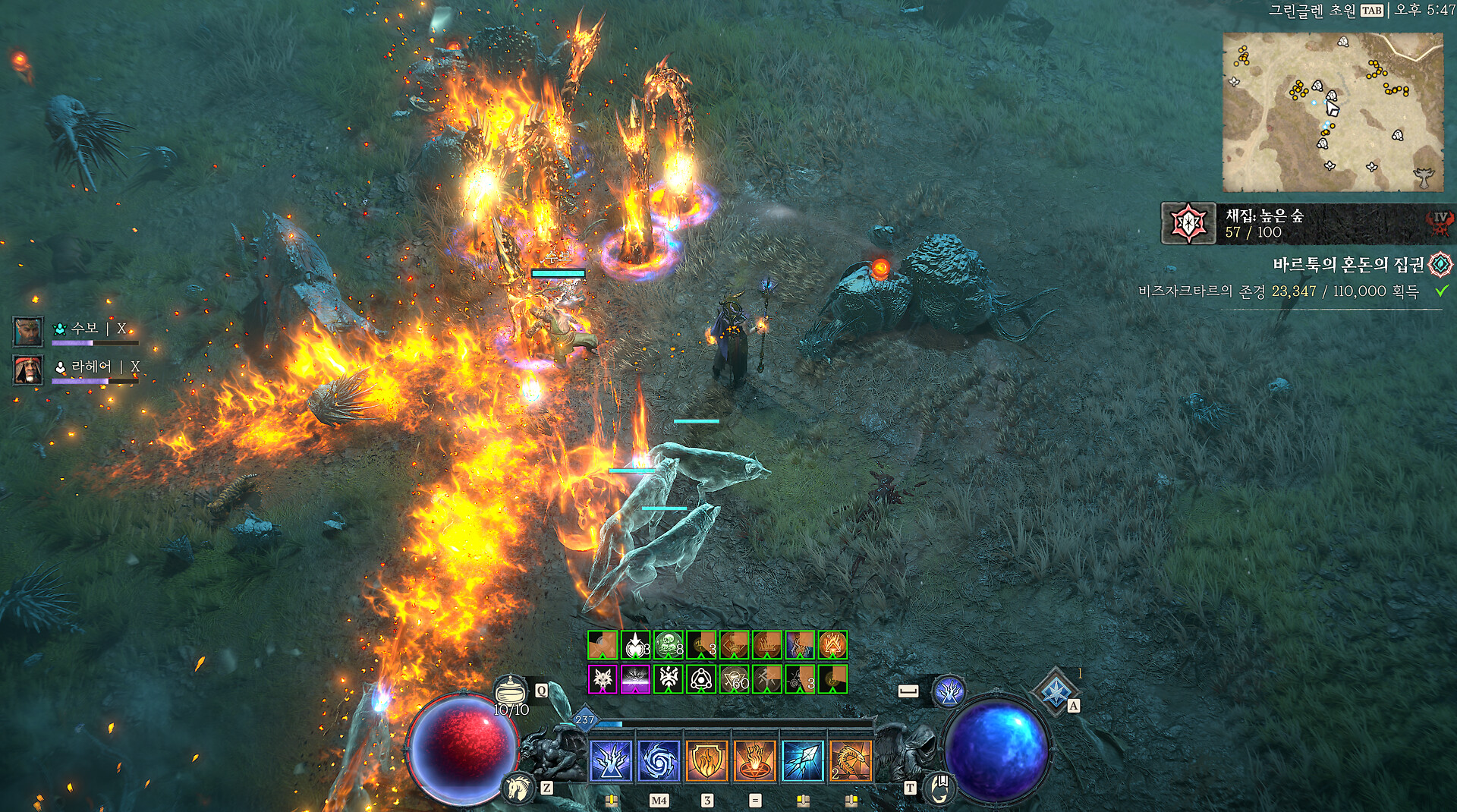1457x812 pixels.
Task: Open the parchment minimap
Action: pos(1333,112)
